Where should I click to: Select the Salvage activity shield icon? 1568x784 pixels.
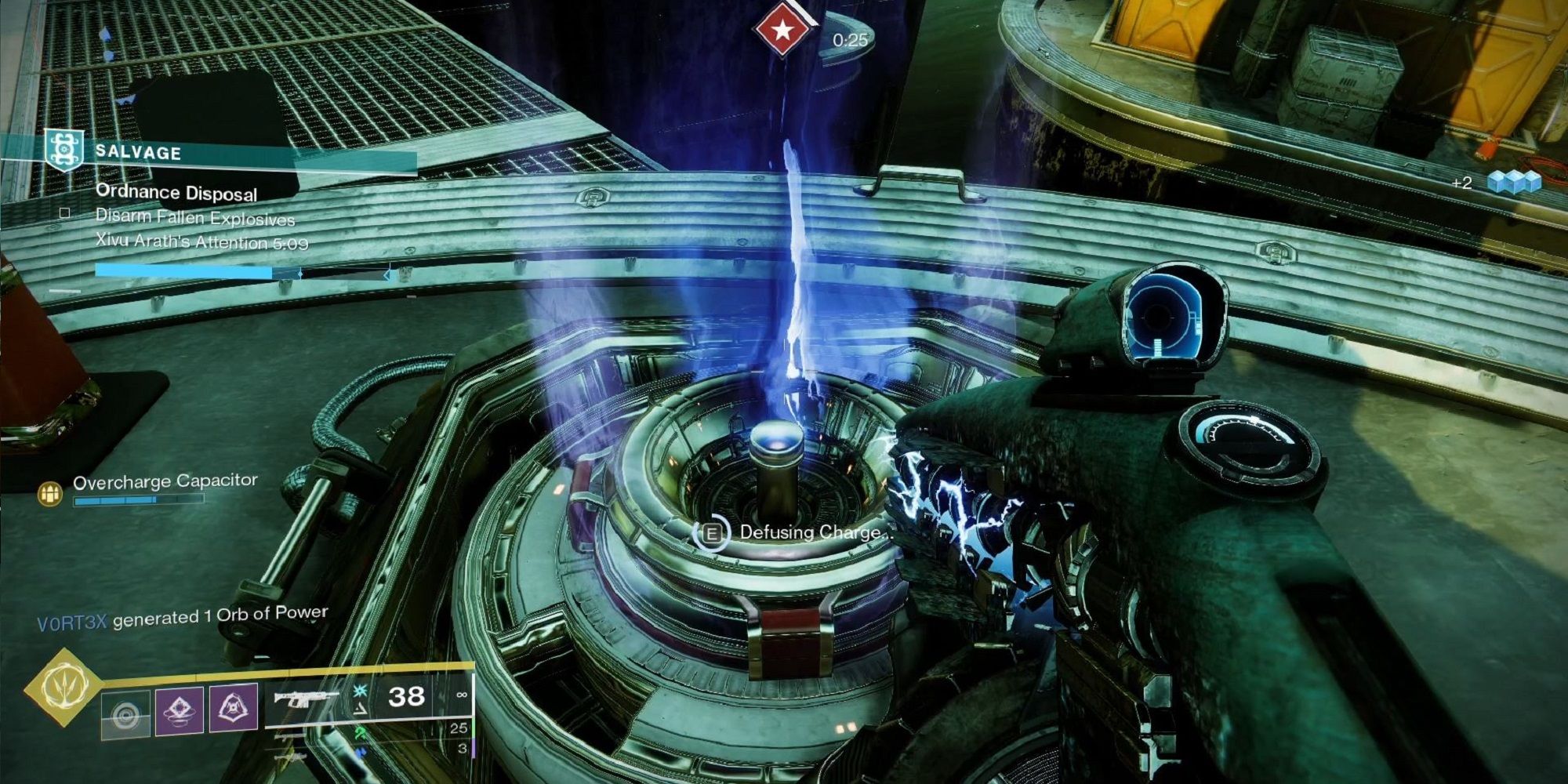(x=64, y=147)
